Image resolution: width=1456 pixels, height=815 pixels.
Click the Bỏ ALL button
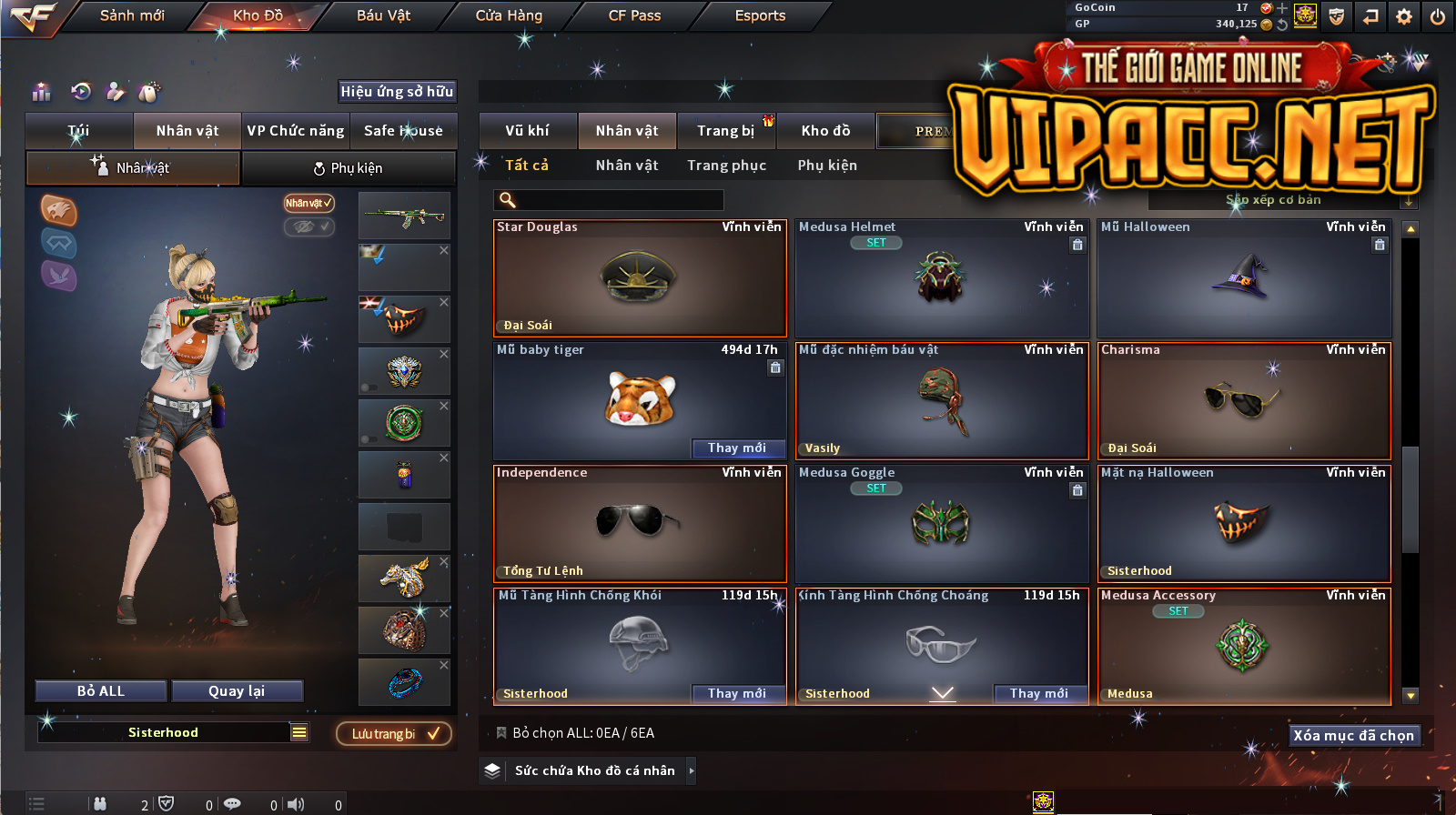(101, 691)
